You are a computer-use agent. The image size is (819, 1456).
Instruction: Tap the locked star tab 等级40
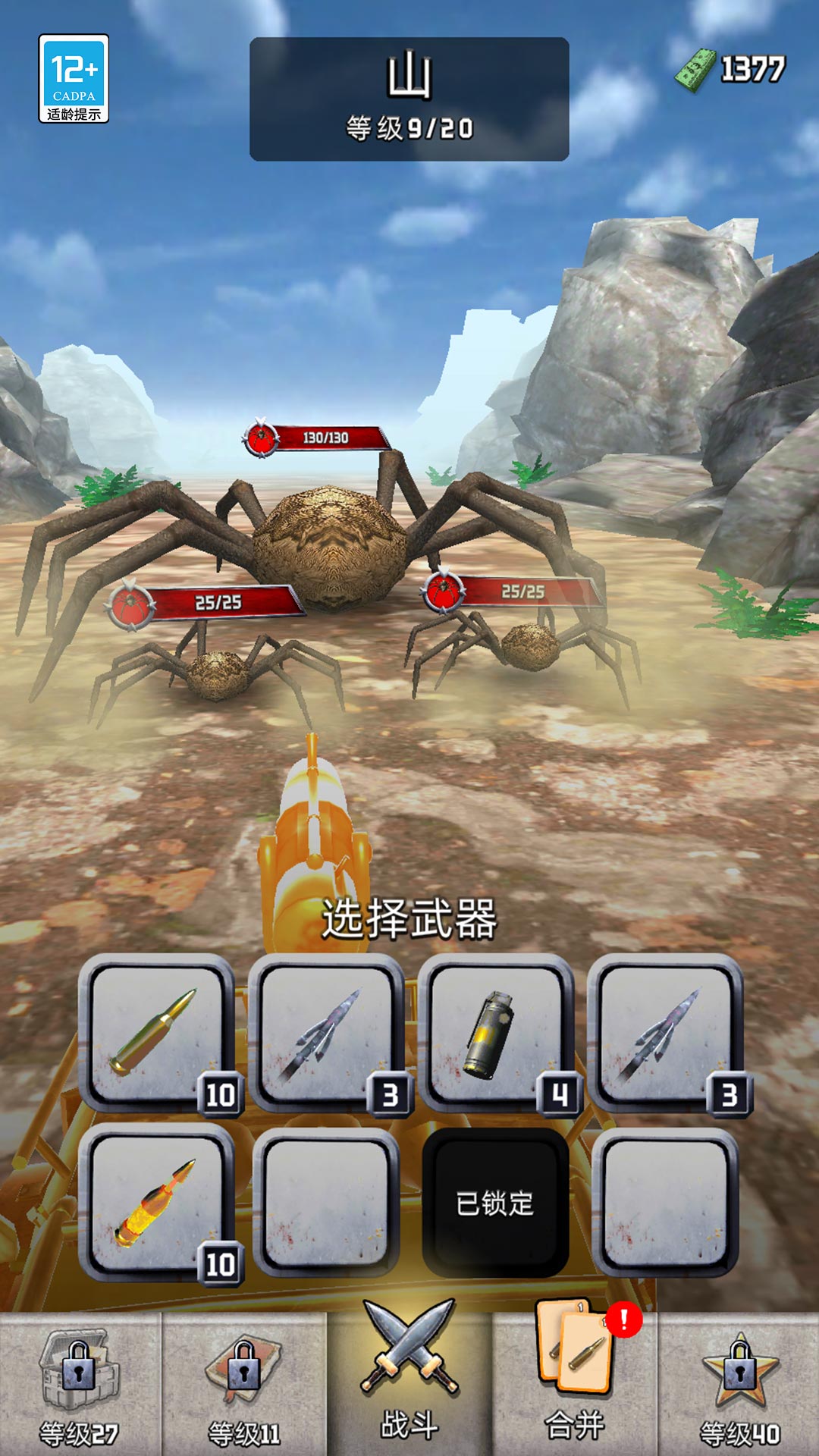click(739, 1384)
